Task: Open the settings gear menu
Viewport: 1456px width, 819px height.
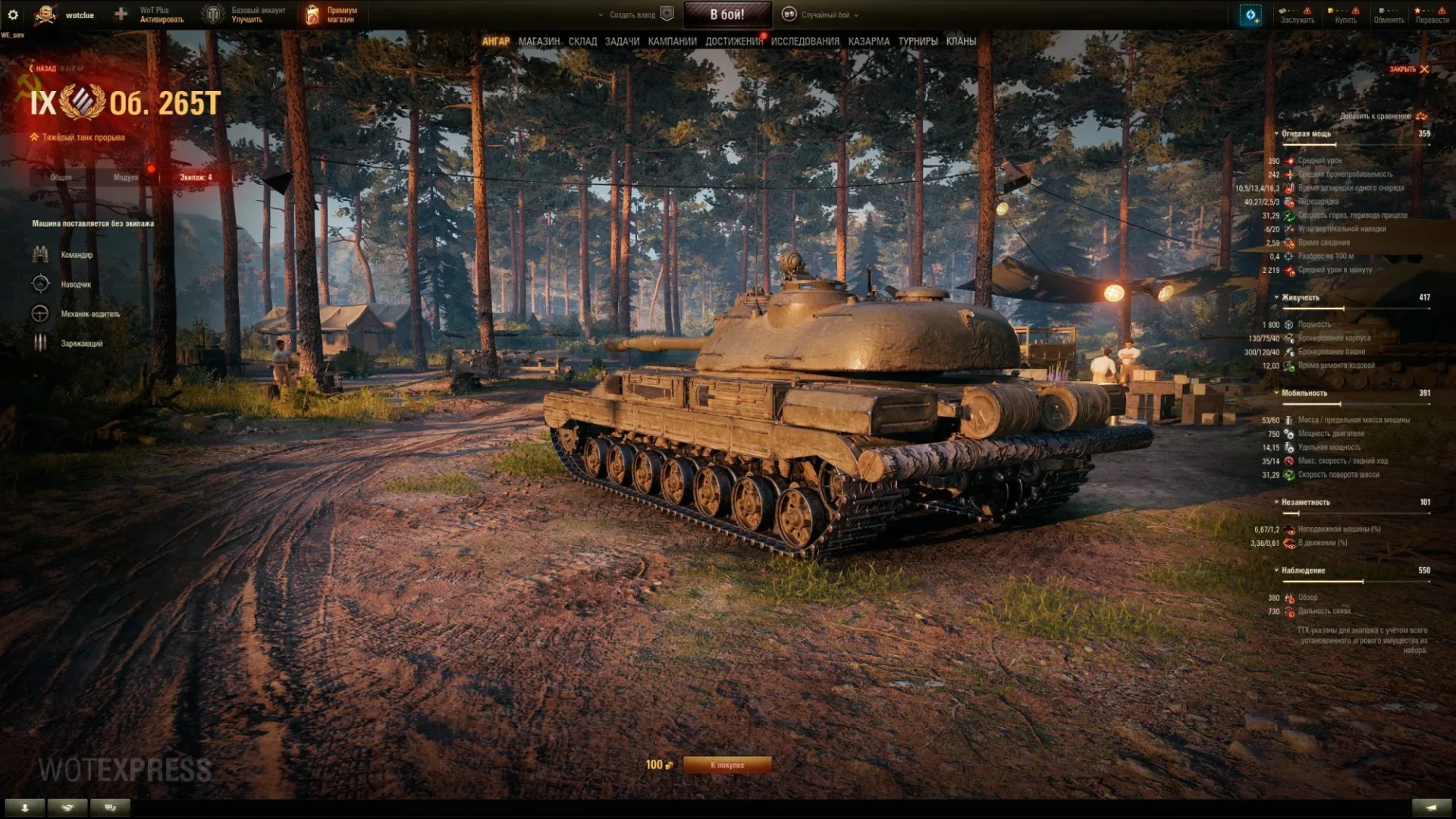Action: click(13, 14)
